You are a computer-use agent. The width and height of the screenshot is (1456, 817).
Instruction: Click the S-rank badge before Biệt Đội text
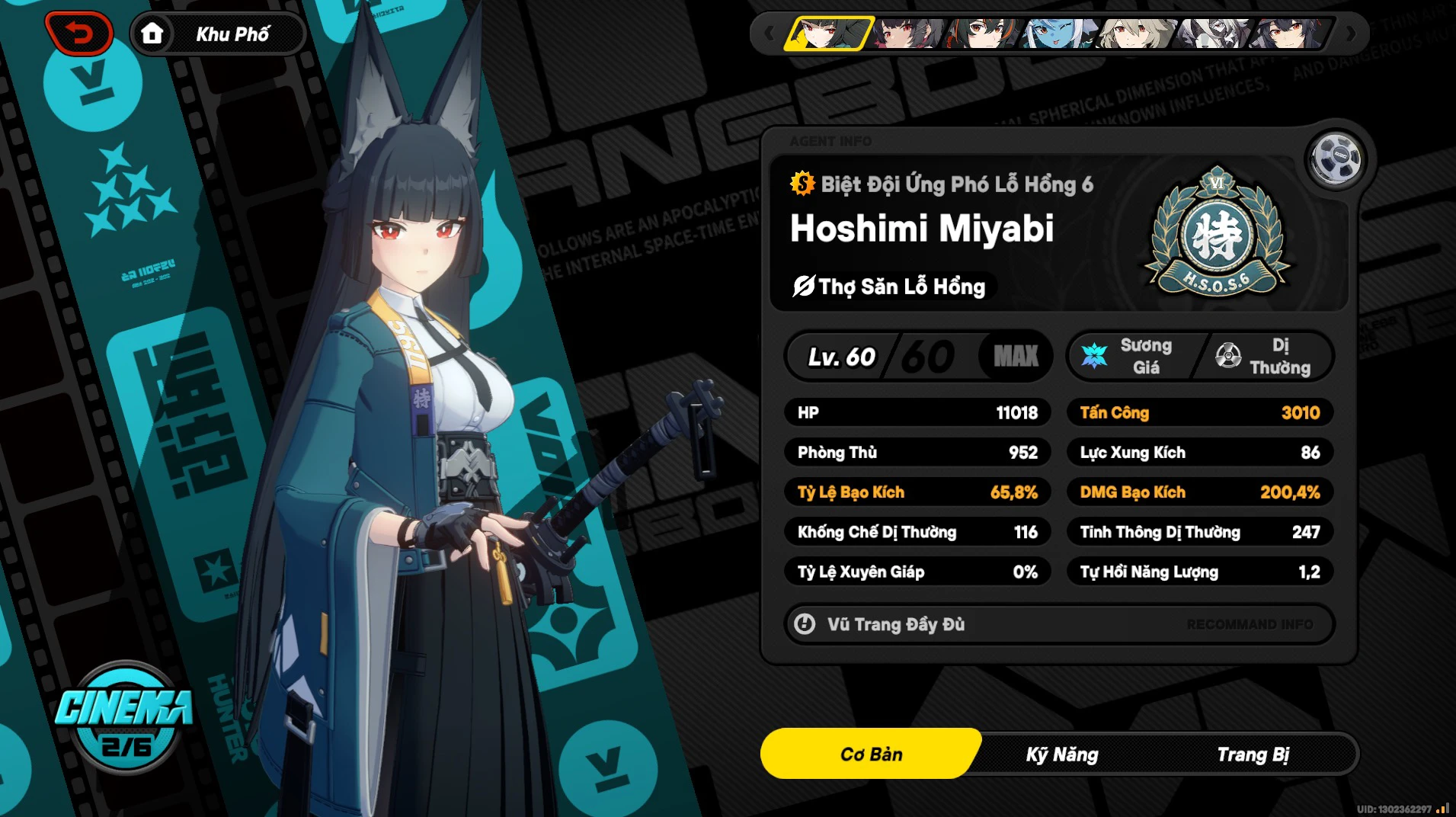pyautogui.click(x=802, y=183)
